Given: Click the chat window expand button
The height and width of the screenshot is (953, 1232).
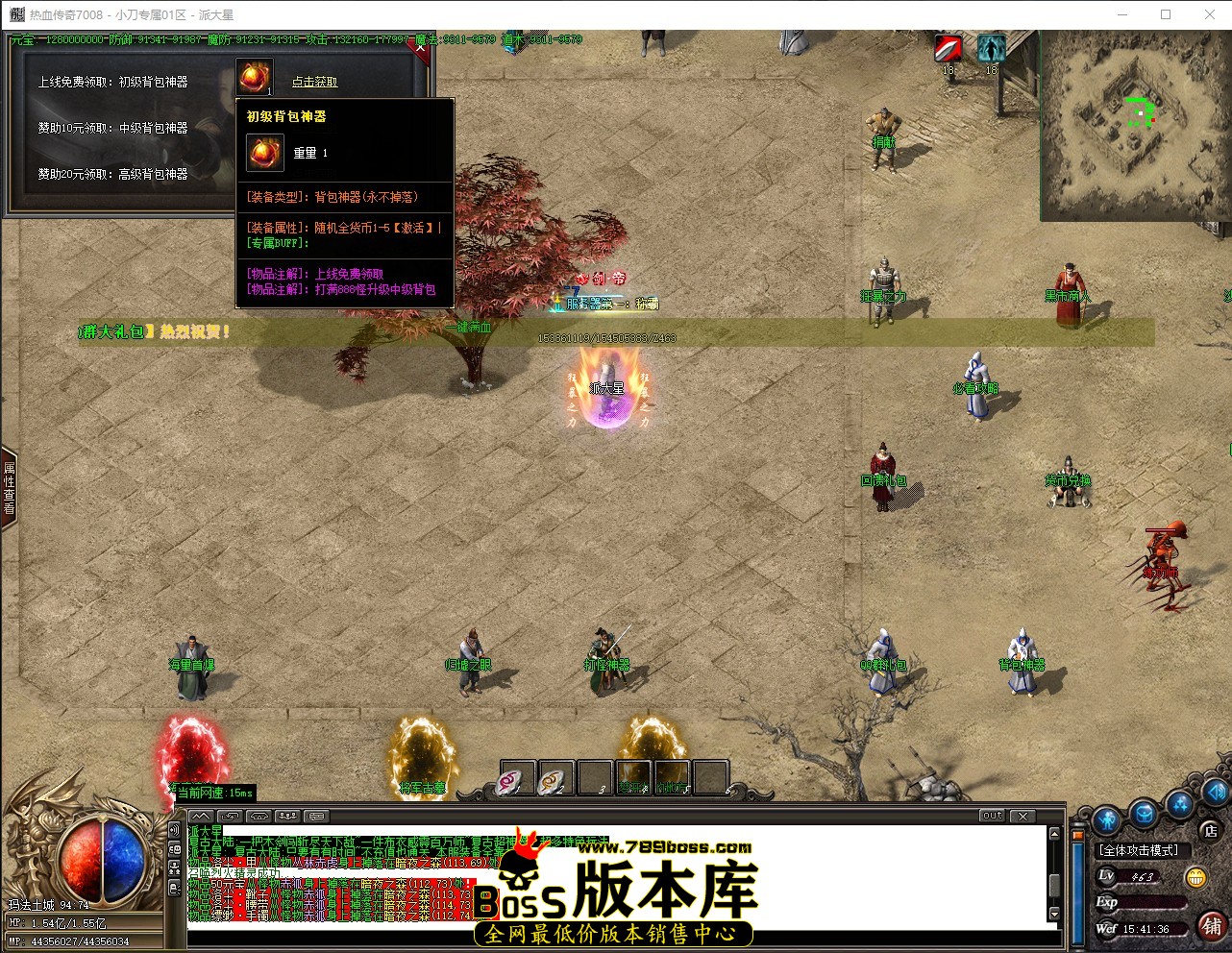Looking at the screenshot, I should pos(201,816).
